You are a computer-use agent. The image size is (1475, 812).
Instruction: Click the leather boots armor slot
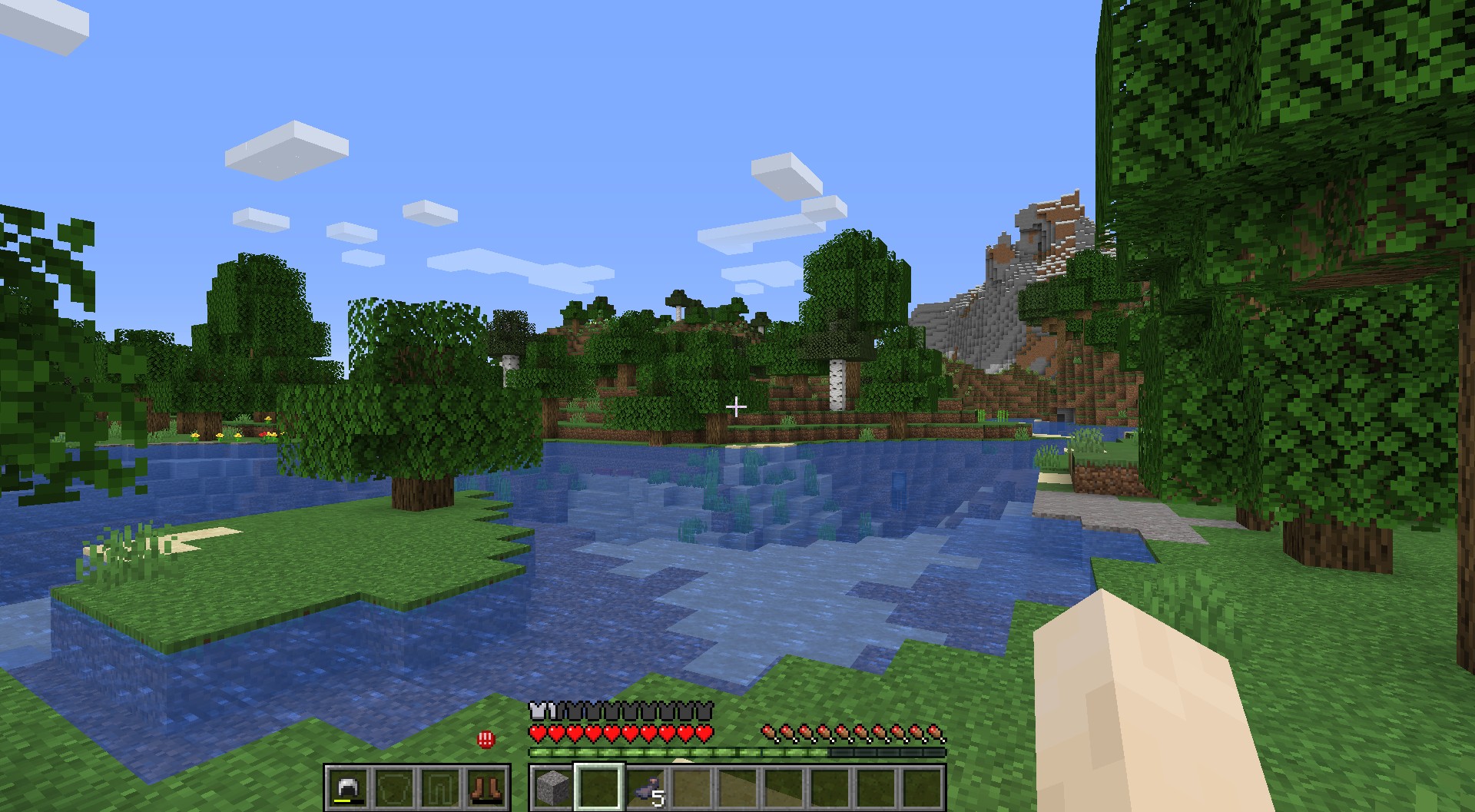click(486, 787)
